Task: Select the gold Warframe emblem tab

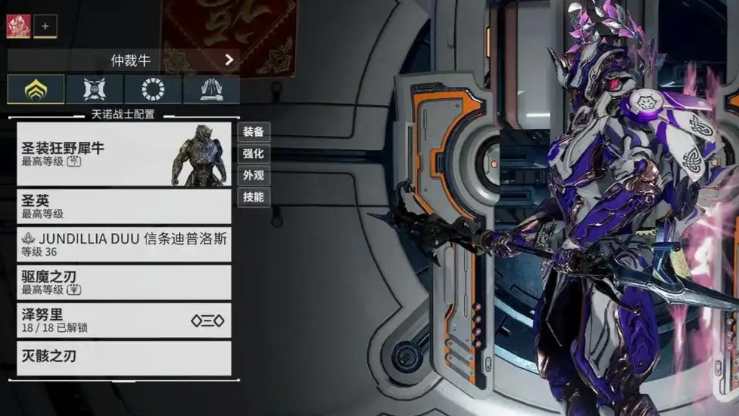Action: point(36,89)
